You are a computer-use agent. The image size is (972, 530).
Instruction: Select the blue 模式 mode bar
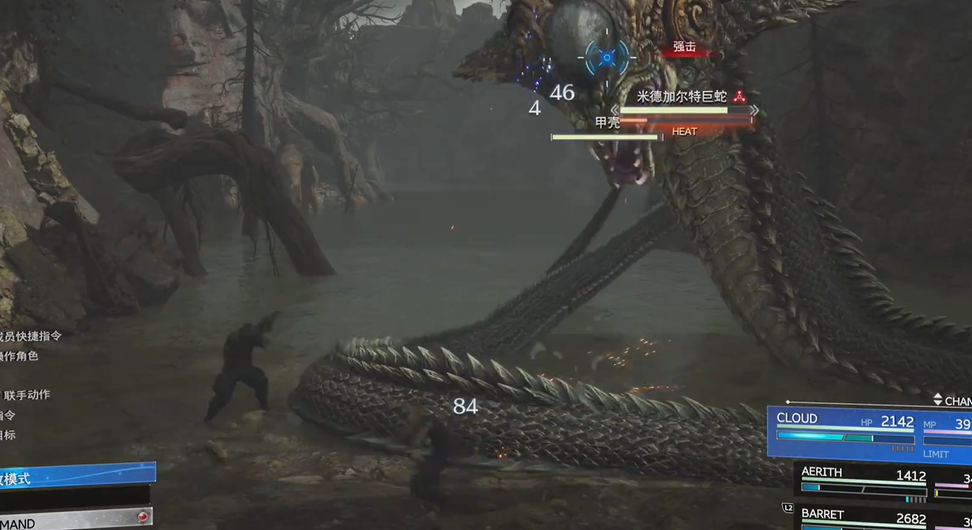[75, 476]
